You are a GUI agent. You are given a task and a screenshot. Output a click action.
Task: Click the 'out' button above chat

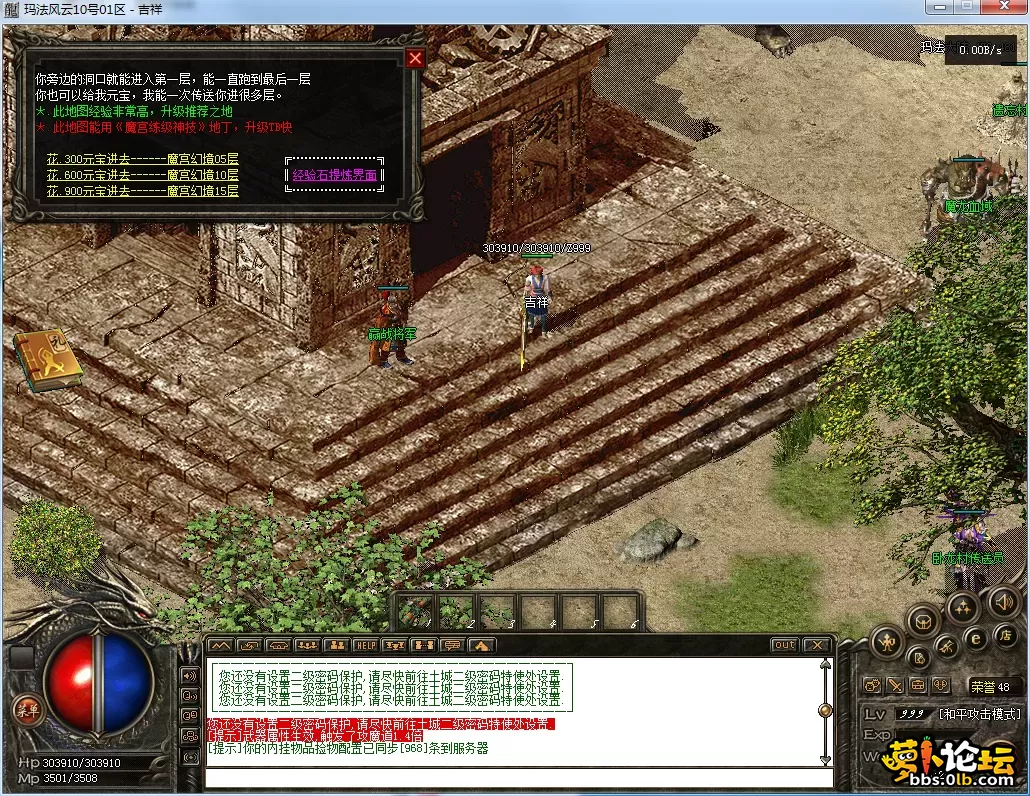pos(784,645)
